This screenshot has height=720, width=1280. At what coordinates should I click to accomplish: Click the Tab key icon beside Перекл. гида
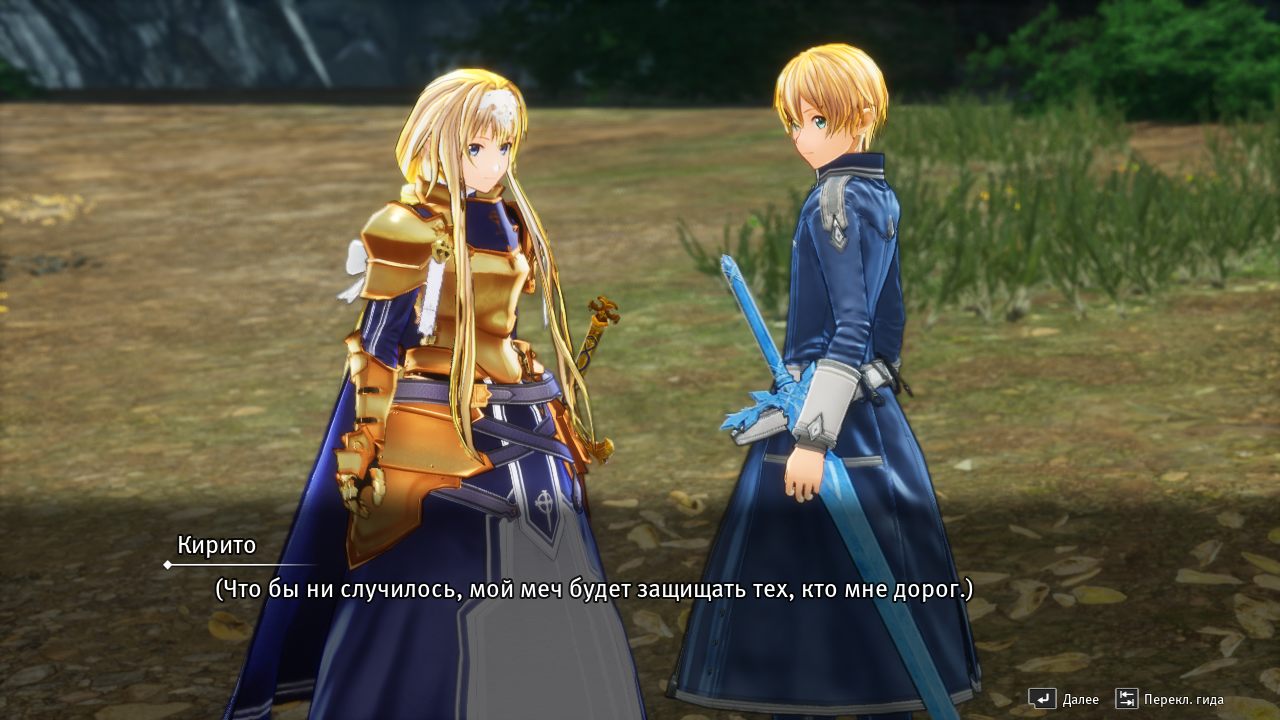click(x=1128, y=698)
